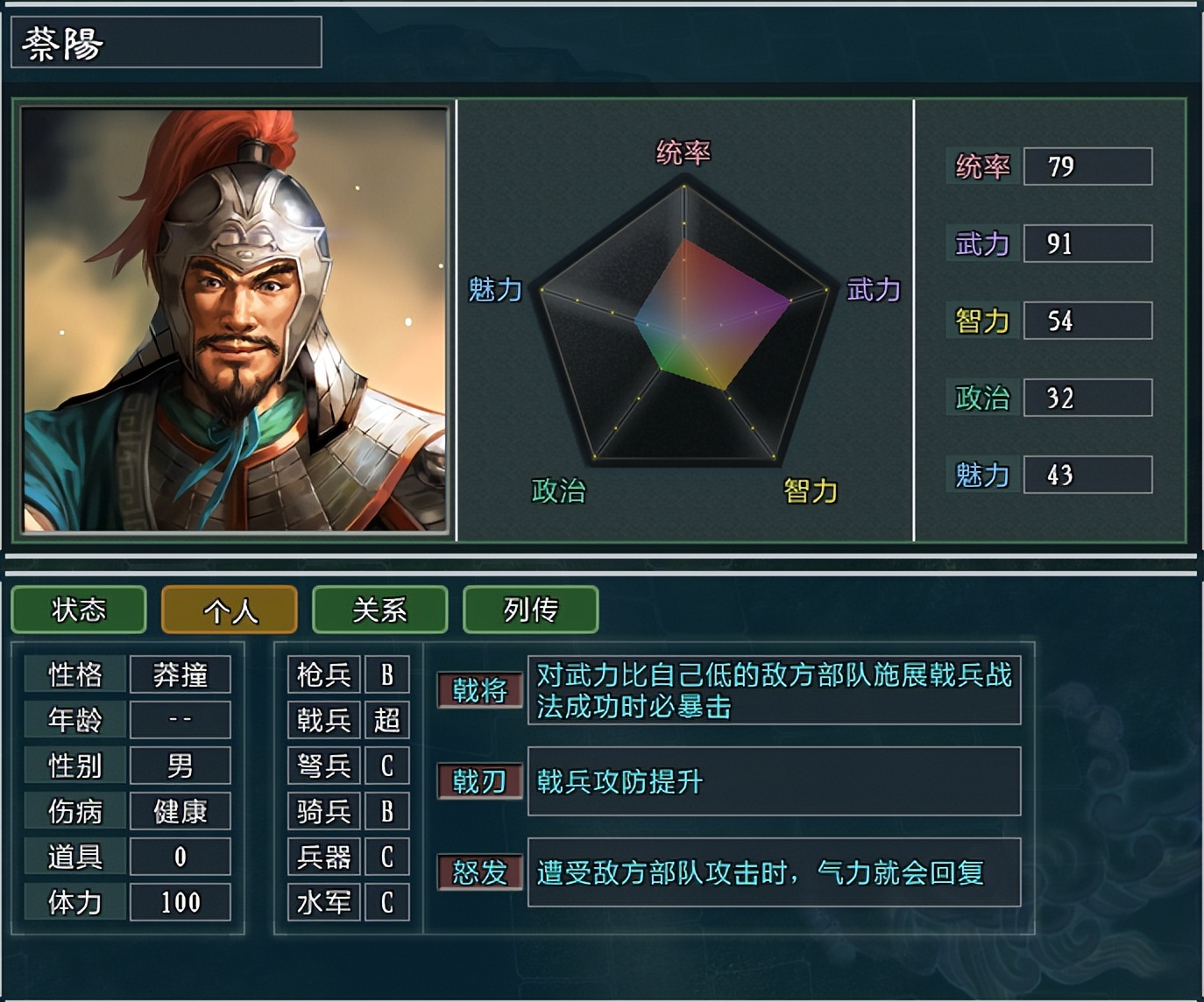The image size is (1204, 1002).
Task: Toggle the 骑兵 B proficiency rating
Action: coord(387,811)
